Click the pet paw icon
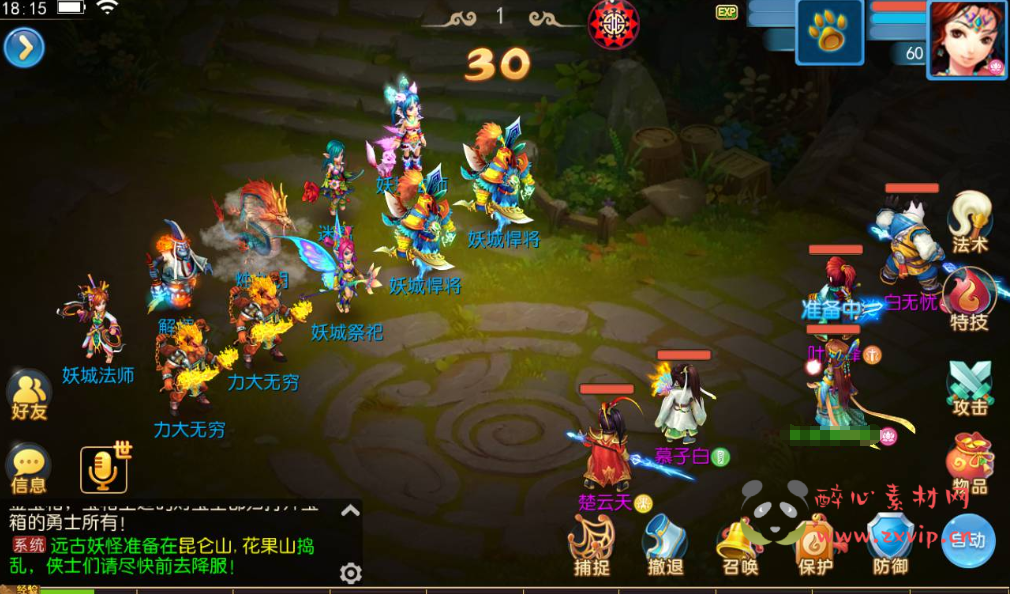This screenshot has height=594, width=1010. click(x=829, y=33)
